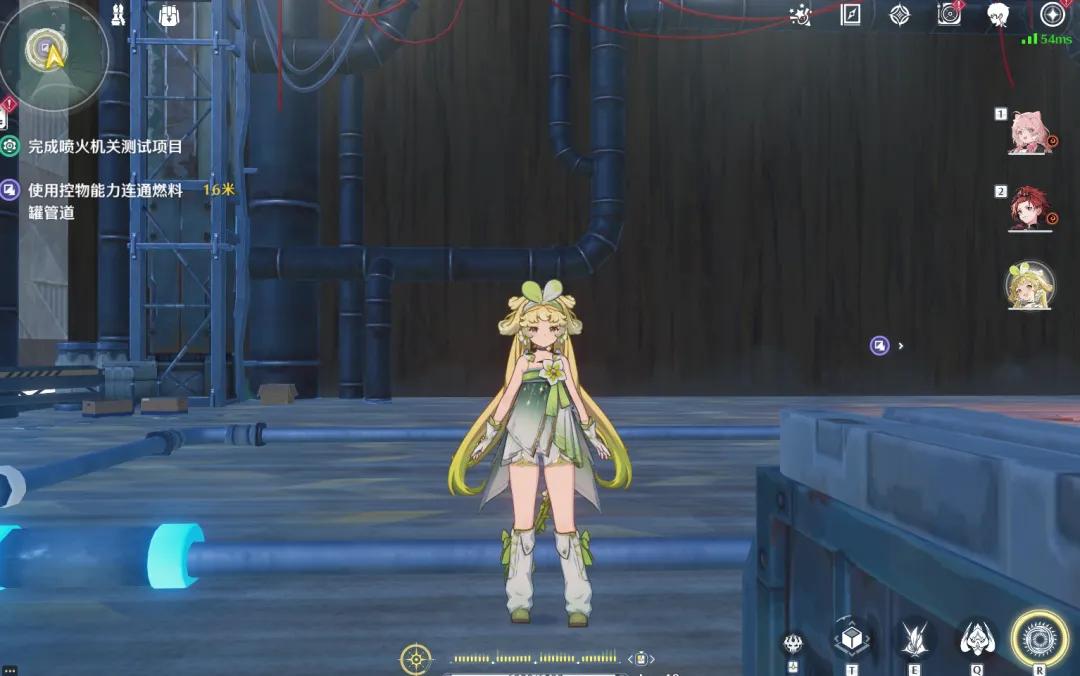This screenshot has height=676, width=1080.
Task: Switch to the red-haired party member
Action: click(x=1029, y=209)
